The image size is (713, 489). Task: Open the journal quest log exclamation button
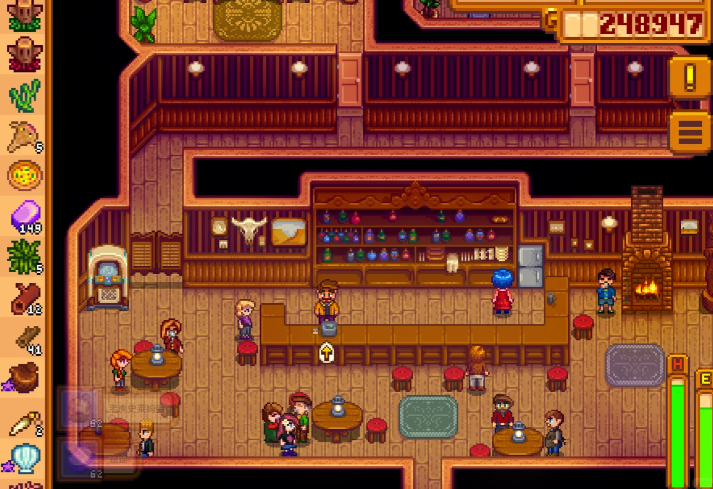(690, 77)
